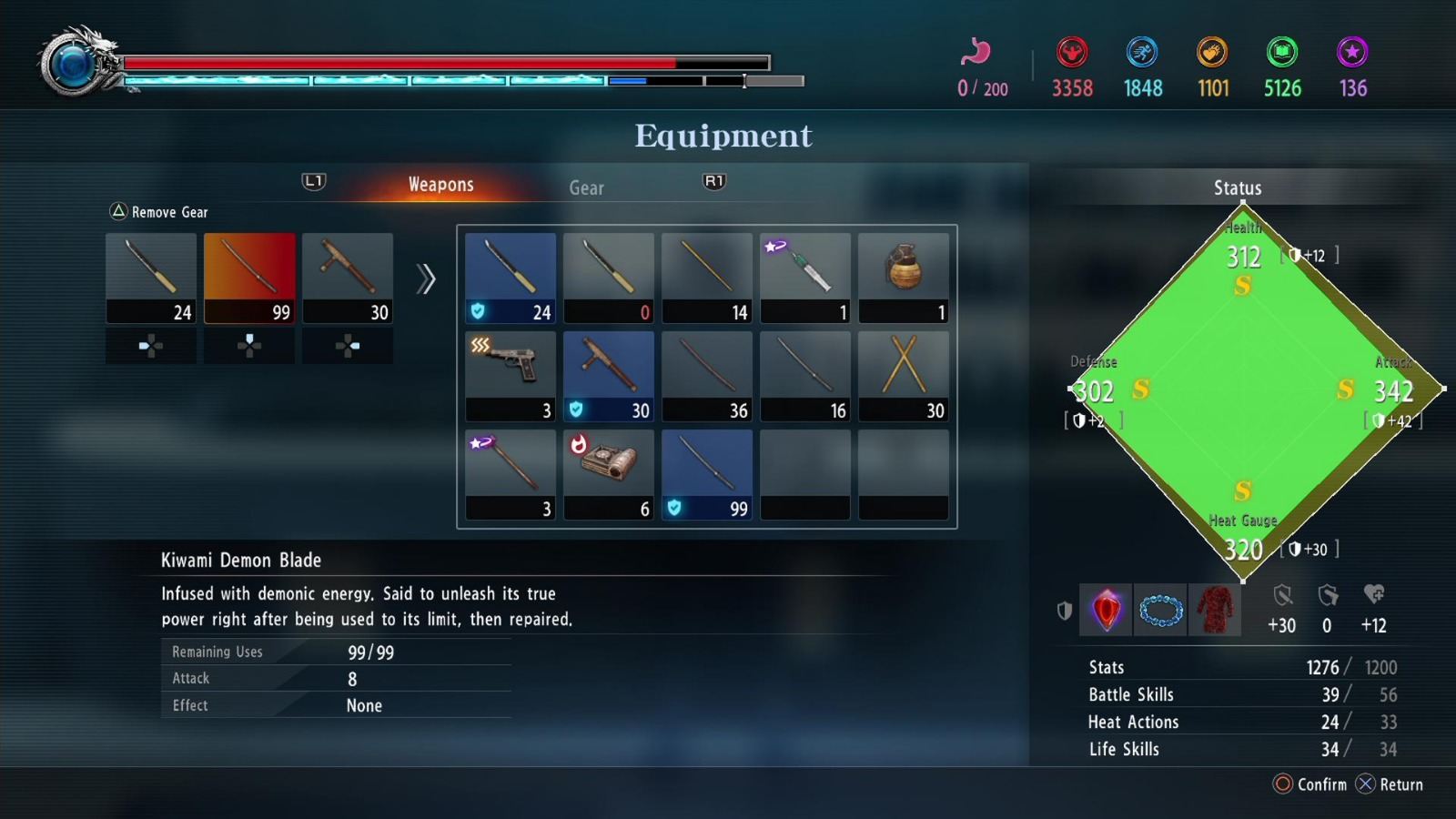Click the Remove Gear option
The height and width of the screenshot is (819, 1456).
tap(160, 211)
